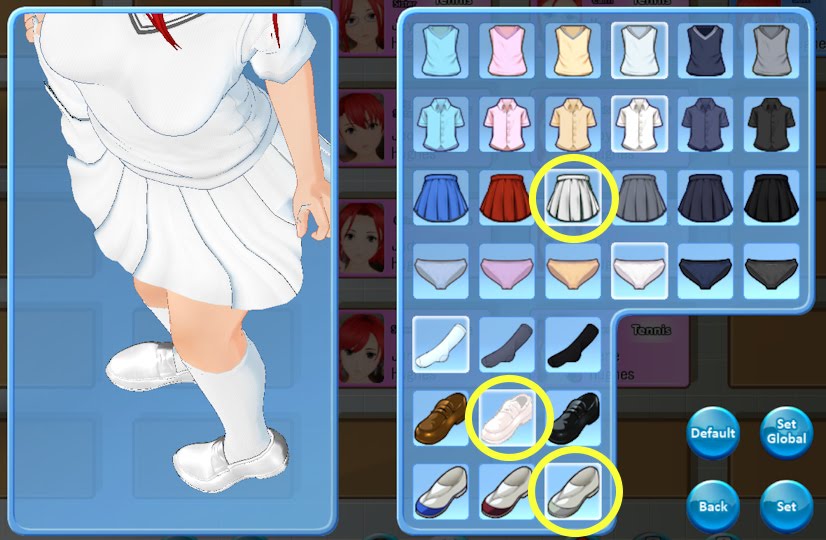
Task: Select the black pleated skirt
Action: coord(772,198)
